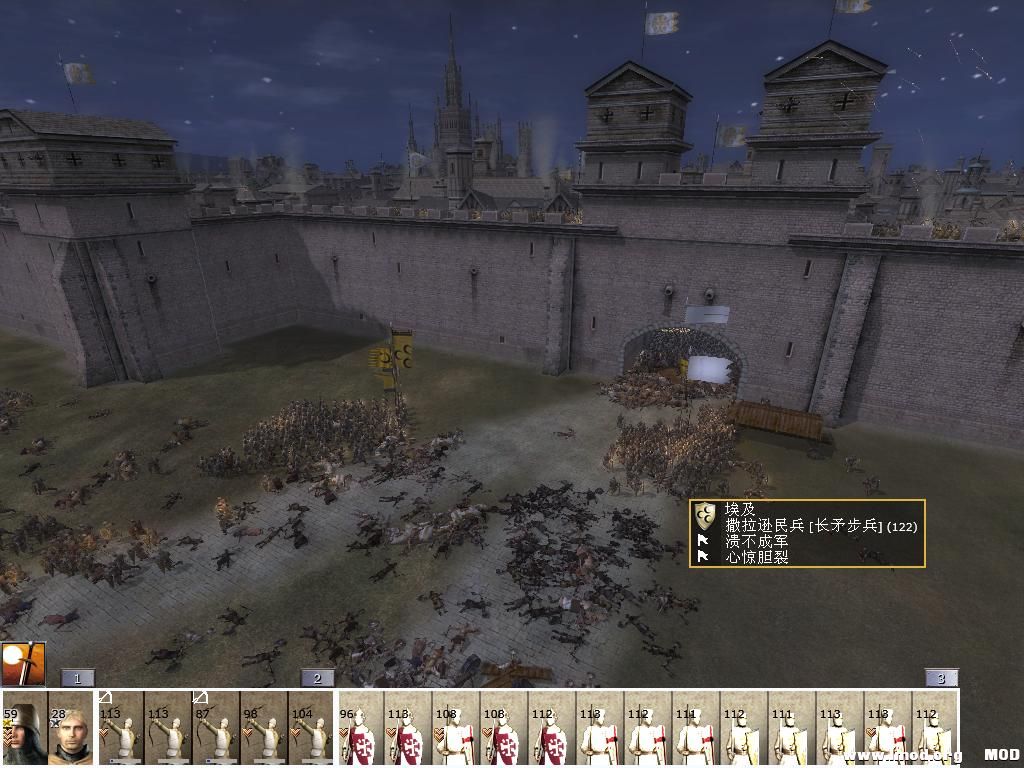Select the archer unit card with 98 men
Image resolution: width=1024 pixels, height=768 pixels.
tap(264, 729)
